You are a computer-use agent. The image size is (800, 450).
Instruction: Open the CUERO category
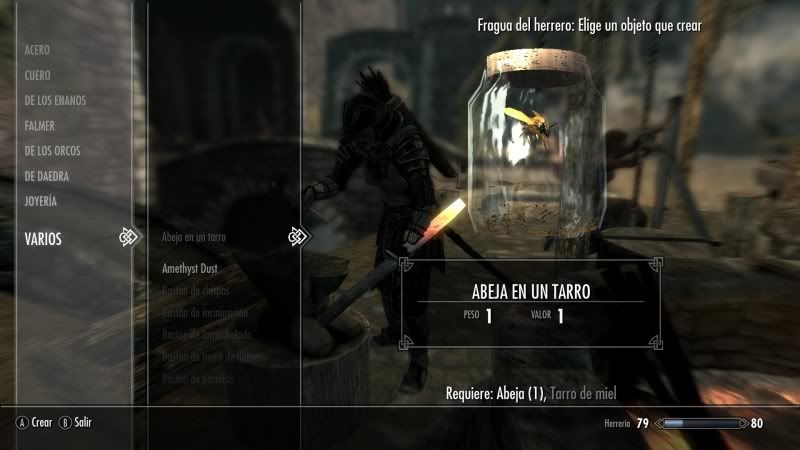point(37,75)
